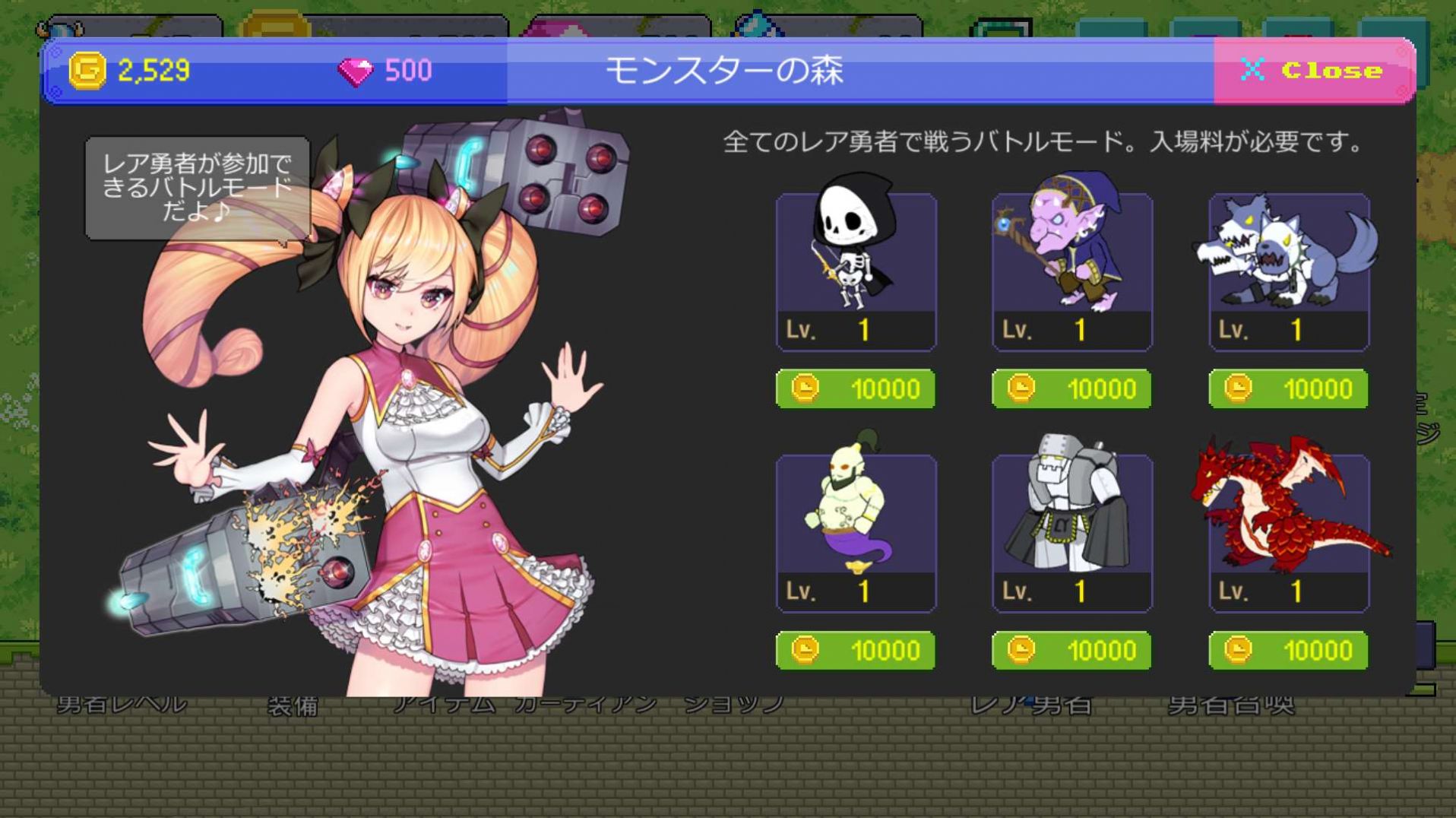1456x818 pixels.
Task: Select the iron golem monster card
Action: 1071,532
